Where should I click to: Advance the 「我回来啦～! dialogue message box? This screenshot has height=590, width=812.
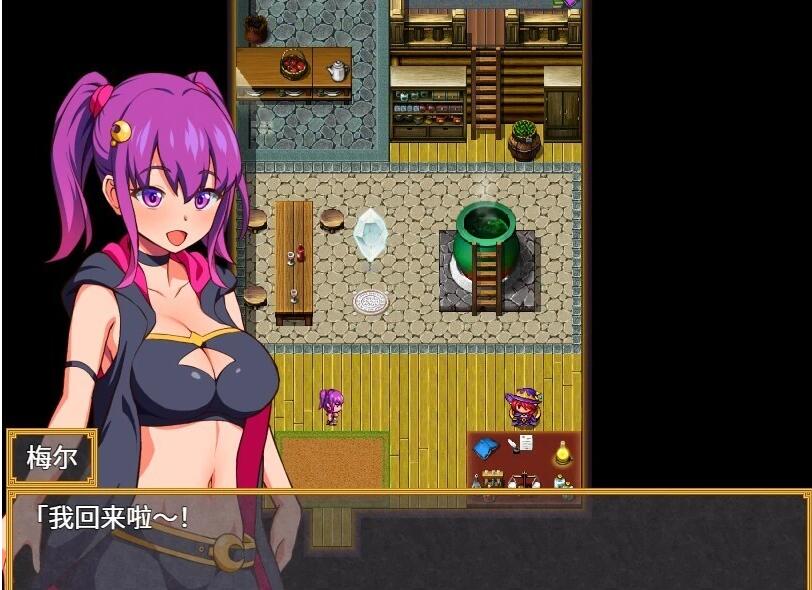point(406,540)
